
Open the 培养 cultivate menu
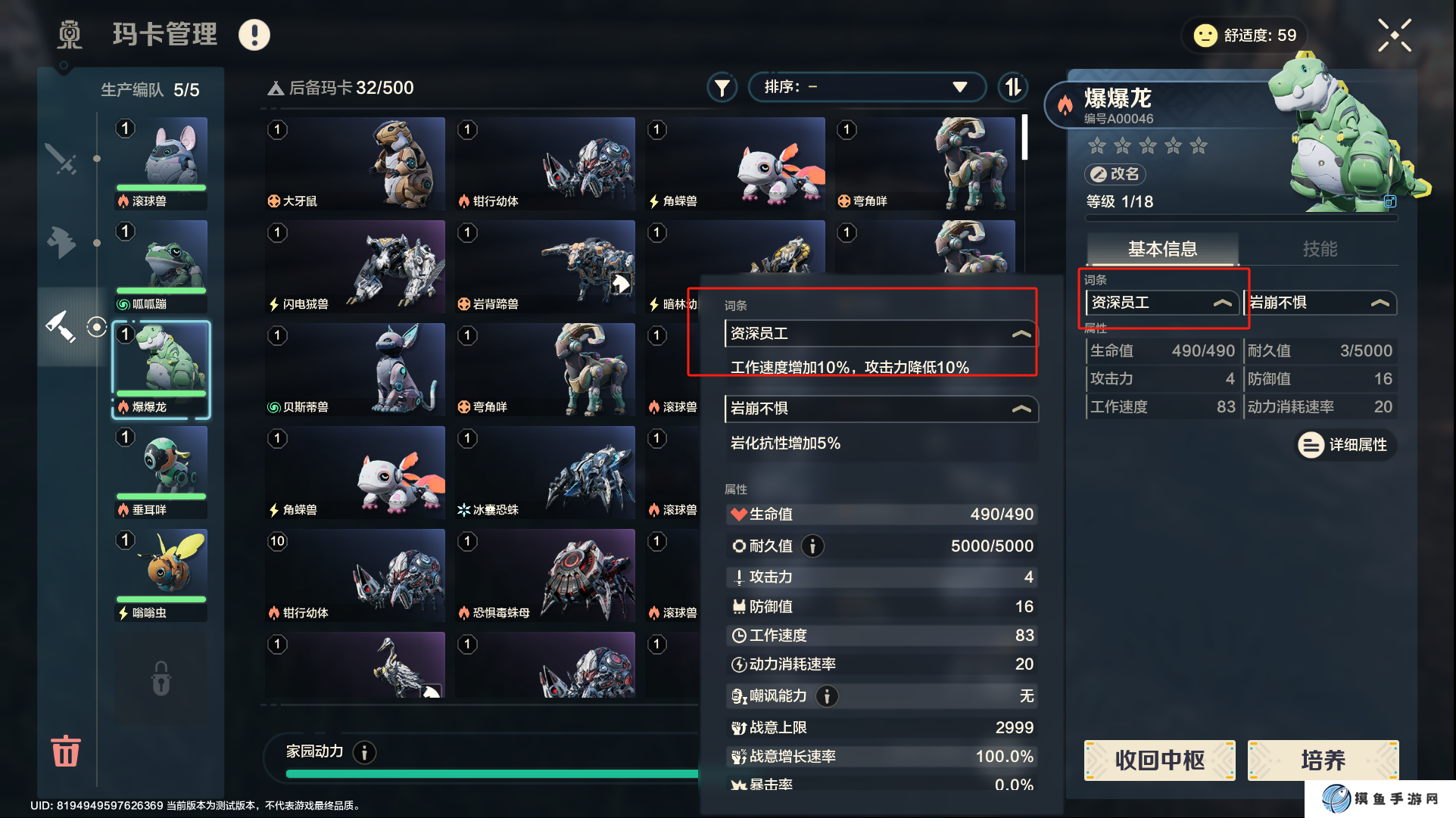[1322, 760]
